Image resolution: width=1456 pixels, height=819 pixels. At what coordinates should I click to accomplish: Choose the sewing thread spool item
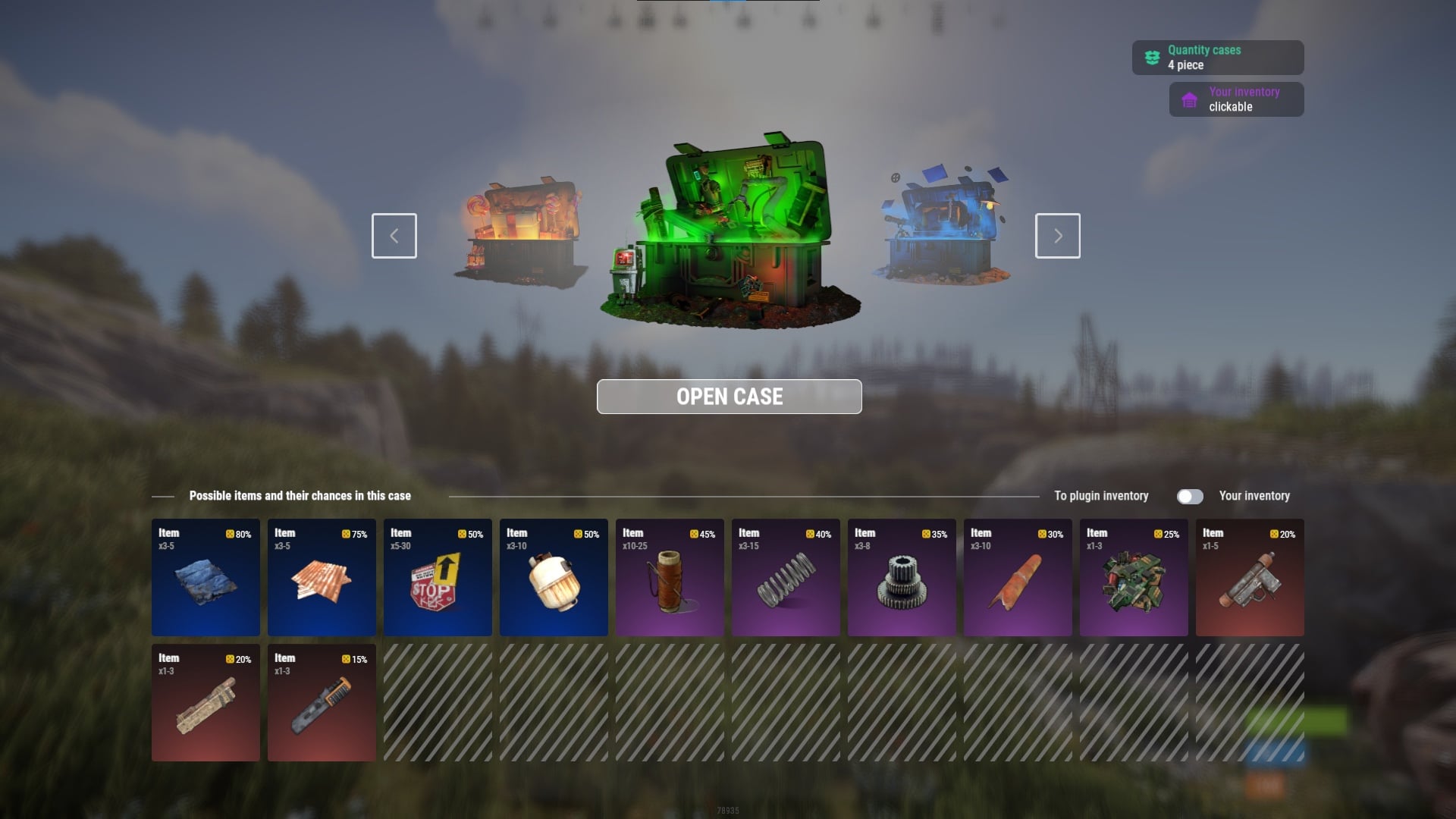670,577
